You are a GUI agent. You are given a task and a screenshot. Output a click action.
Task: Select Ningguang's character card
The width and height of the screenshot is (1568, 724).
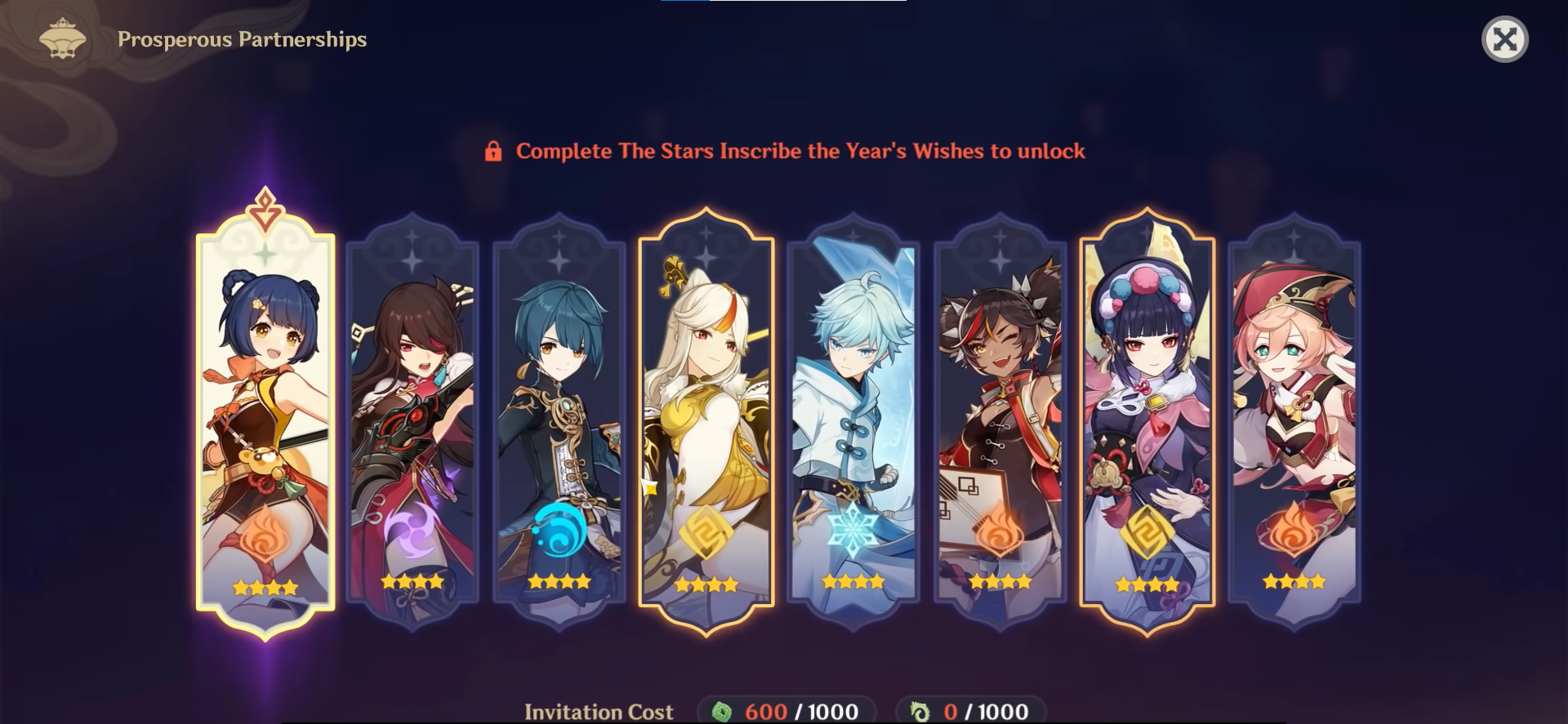pos(706,420)
